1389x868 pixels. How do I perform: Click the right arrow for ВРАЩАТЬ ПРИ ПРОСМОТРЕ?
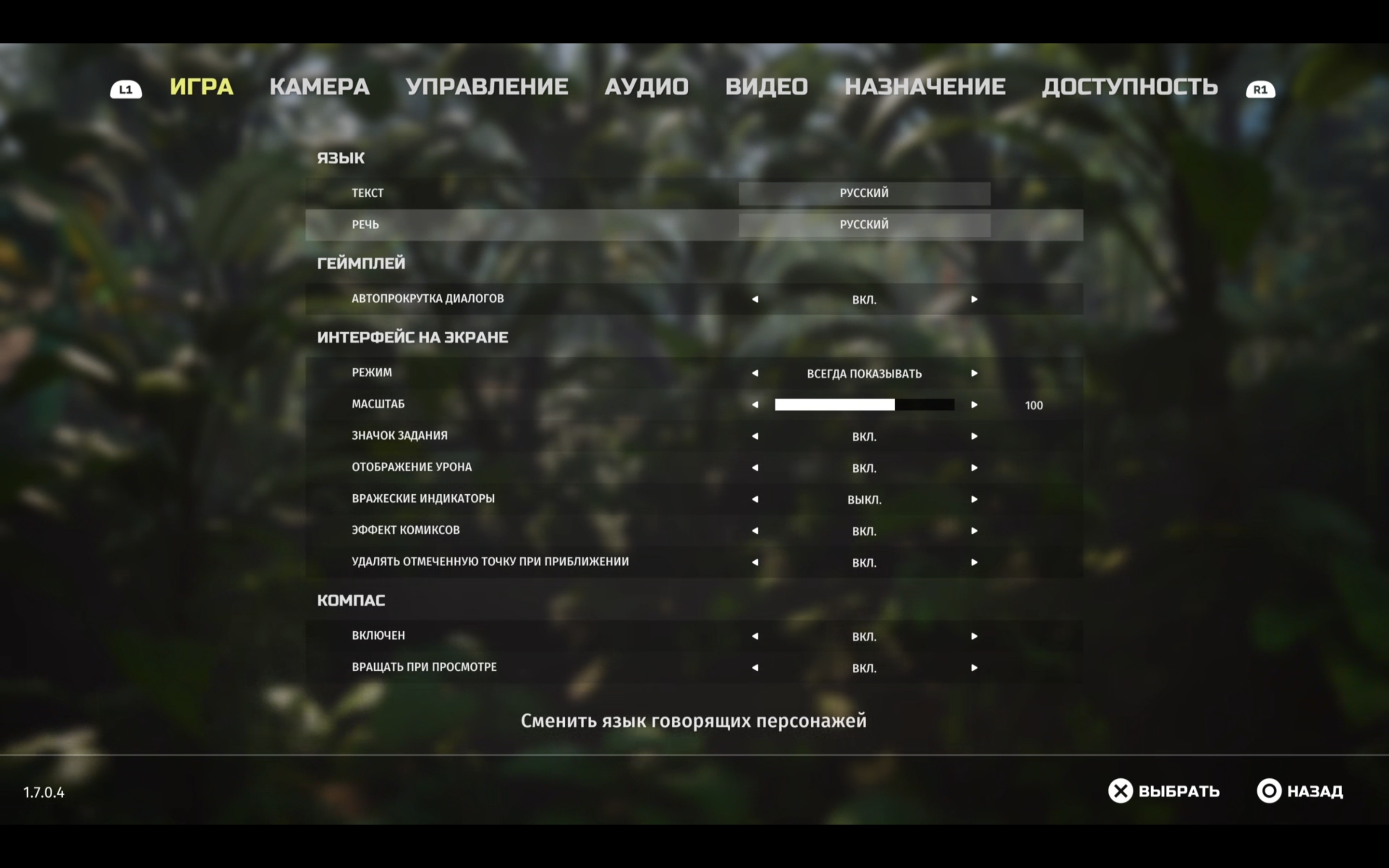point(974,667)
